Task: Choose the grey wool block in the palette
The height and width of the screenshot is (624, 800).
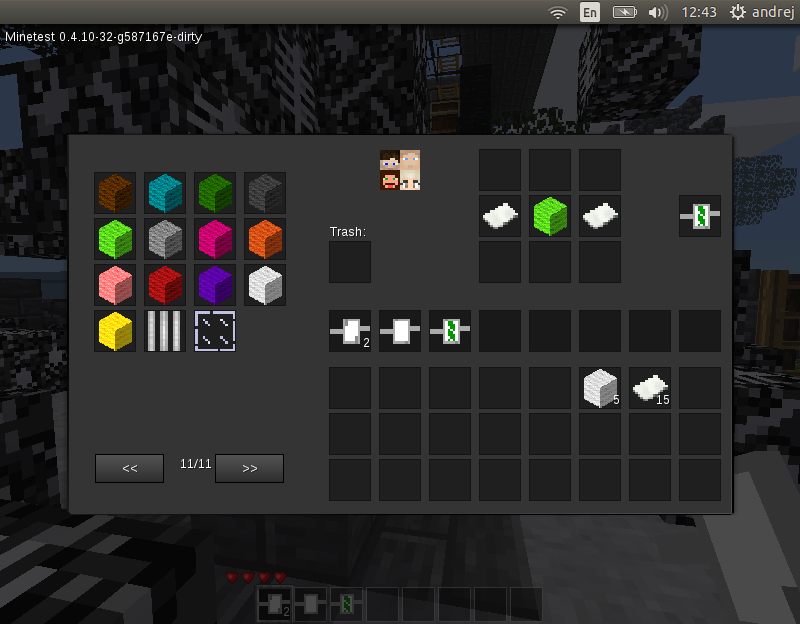Action: click(x=165, y=238)
